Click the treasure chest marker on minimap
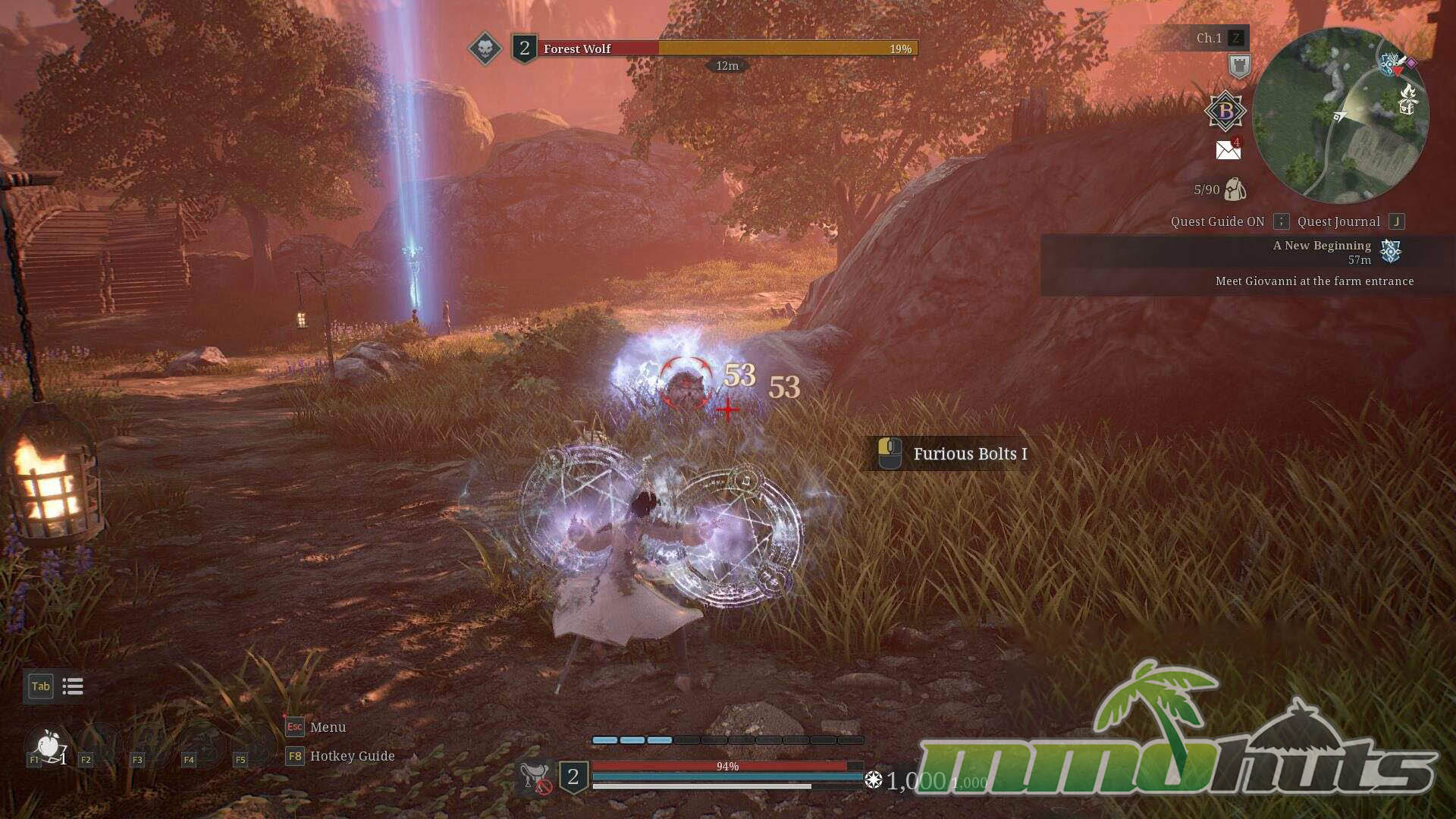Image resolution: width=1456 pixels, height=819 pixels. (x=1407, y=107)
